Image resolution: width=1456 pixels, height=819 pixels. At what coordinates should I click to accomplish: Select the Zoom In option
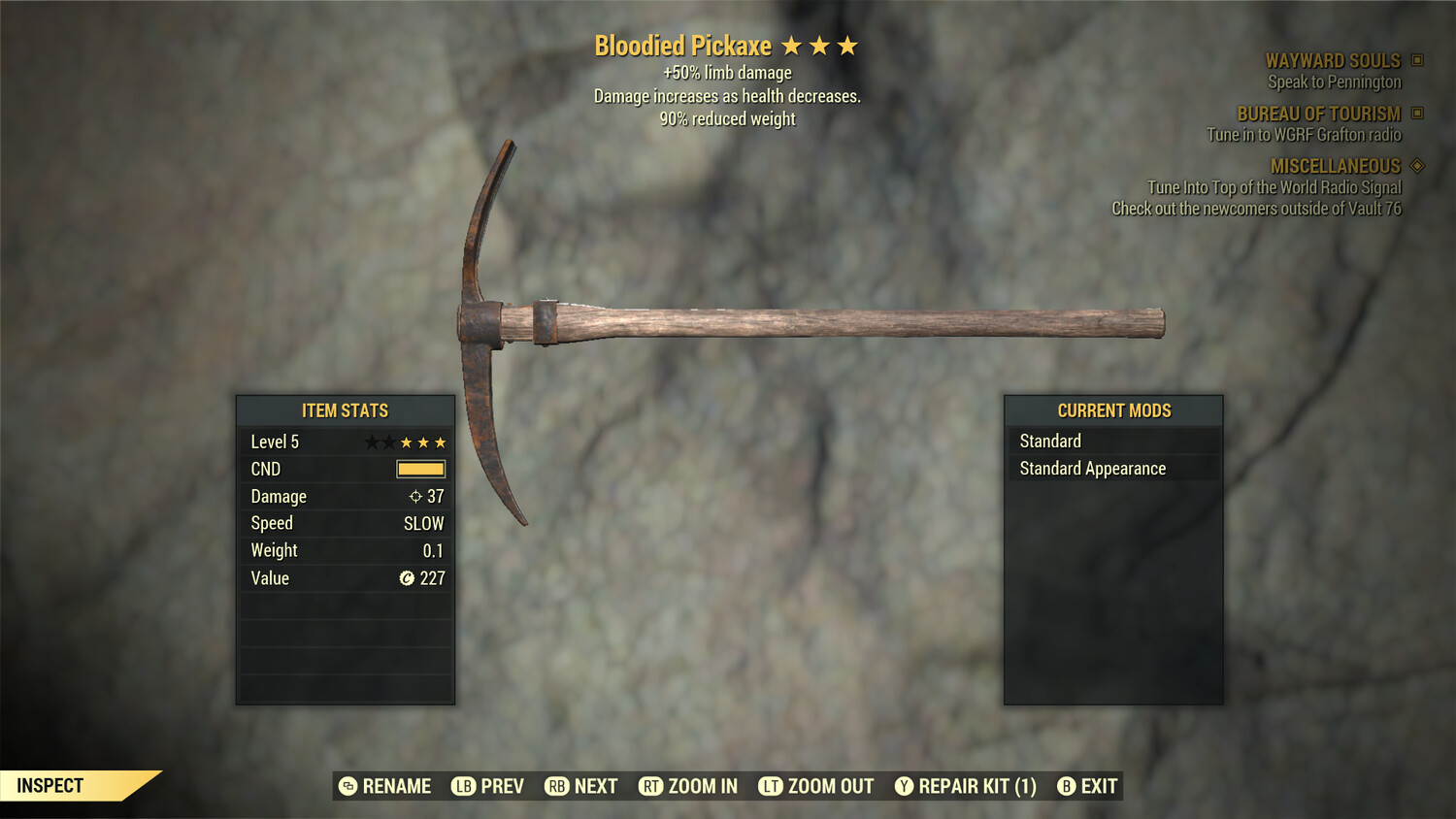click(x=688, y=786)
